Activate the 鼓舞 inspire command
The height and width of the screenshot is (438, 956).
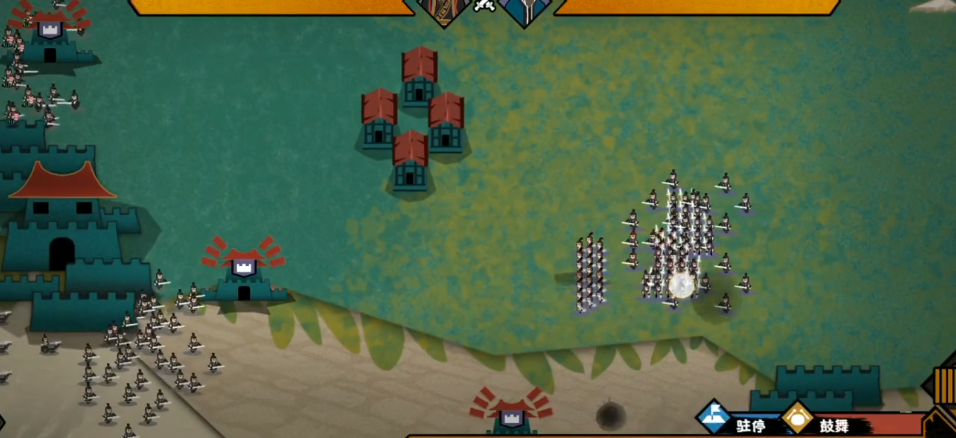(x=798, y=419)
